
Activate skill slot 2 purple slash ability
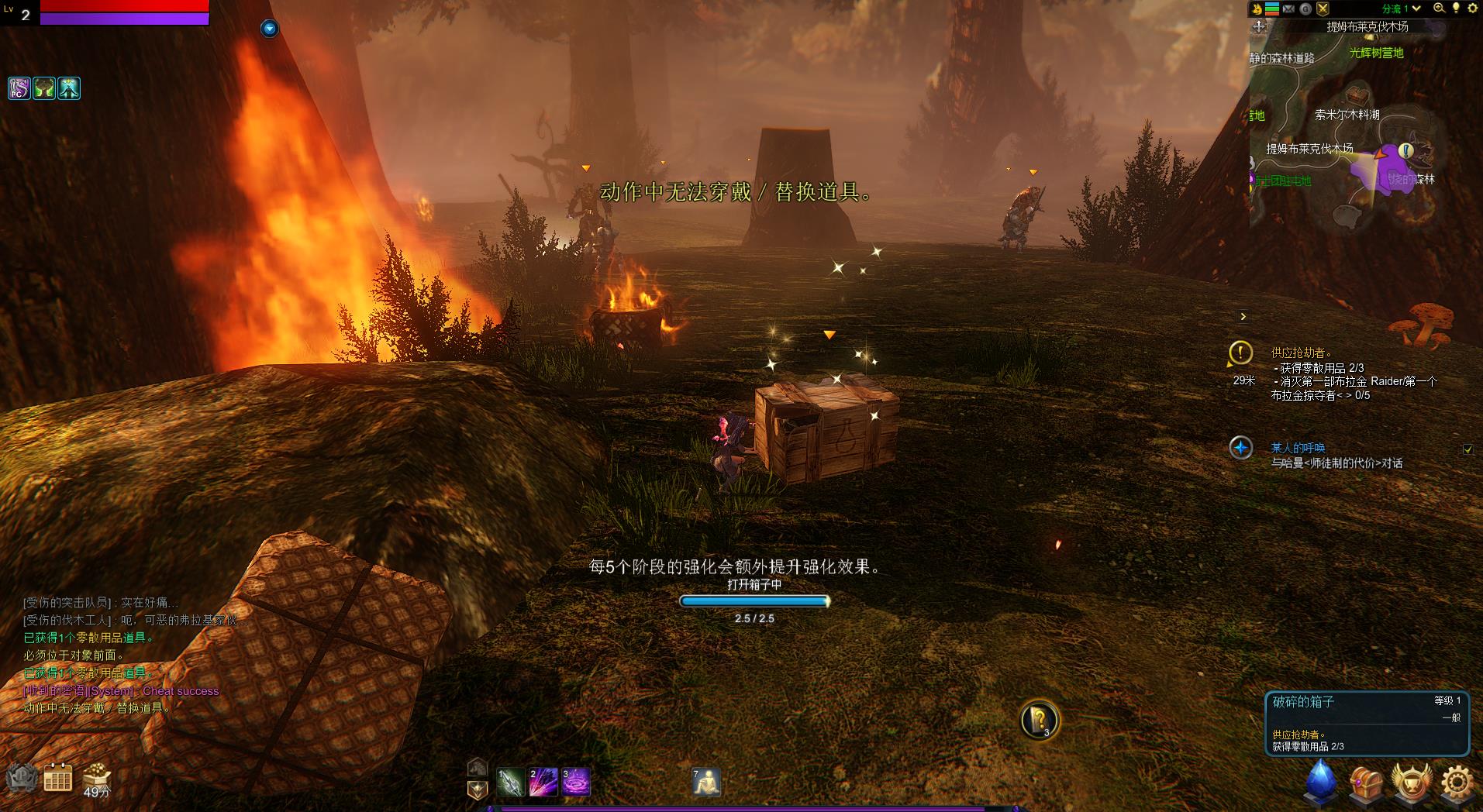tap(543, 782)
